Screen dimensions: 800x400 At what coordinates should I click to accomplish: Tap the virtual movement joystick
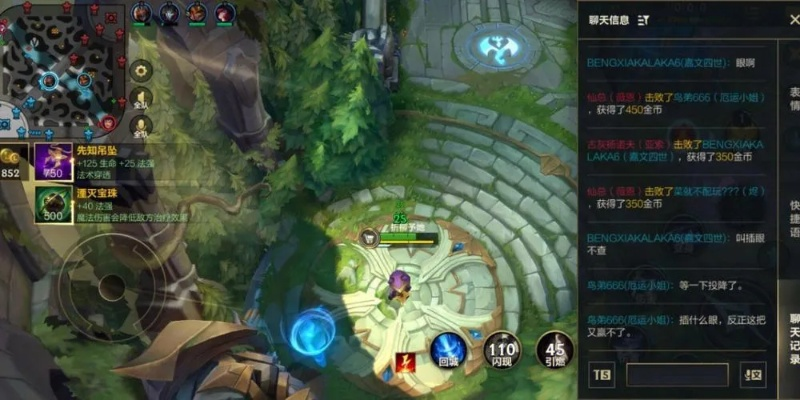coord(104,290)
